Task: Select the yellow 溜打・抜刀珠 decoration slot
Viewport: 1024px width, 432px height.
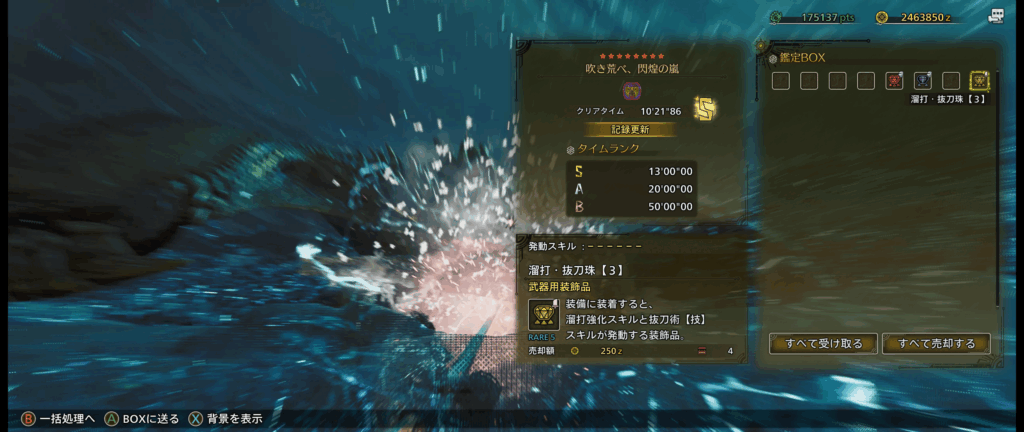Action: 979,81
